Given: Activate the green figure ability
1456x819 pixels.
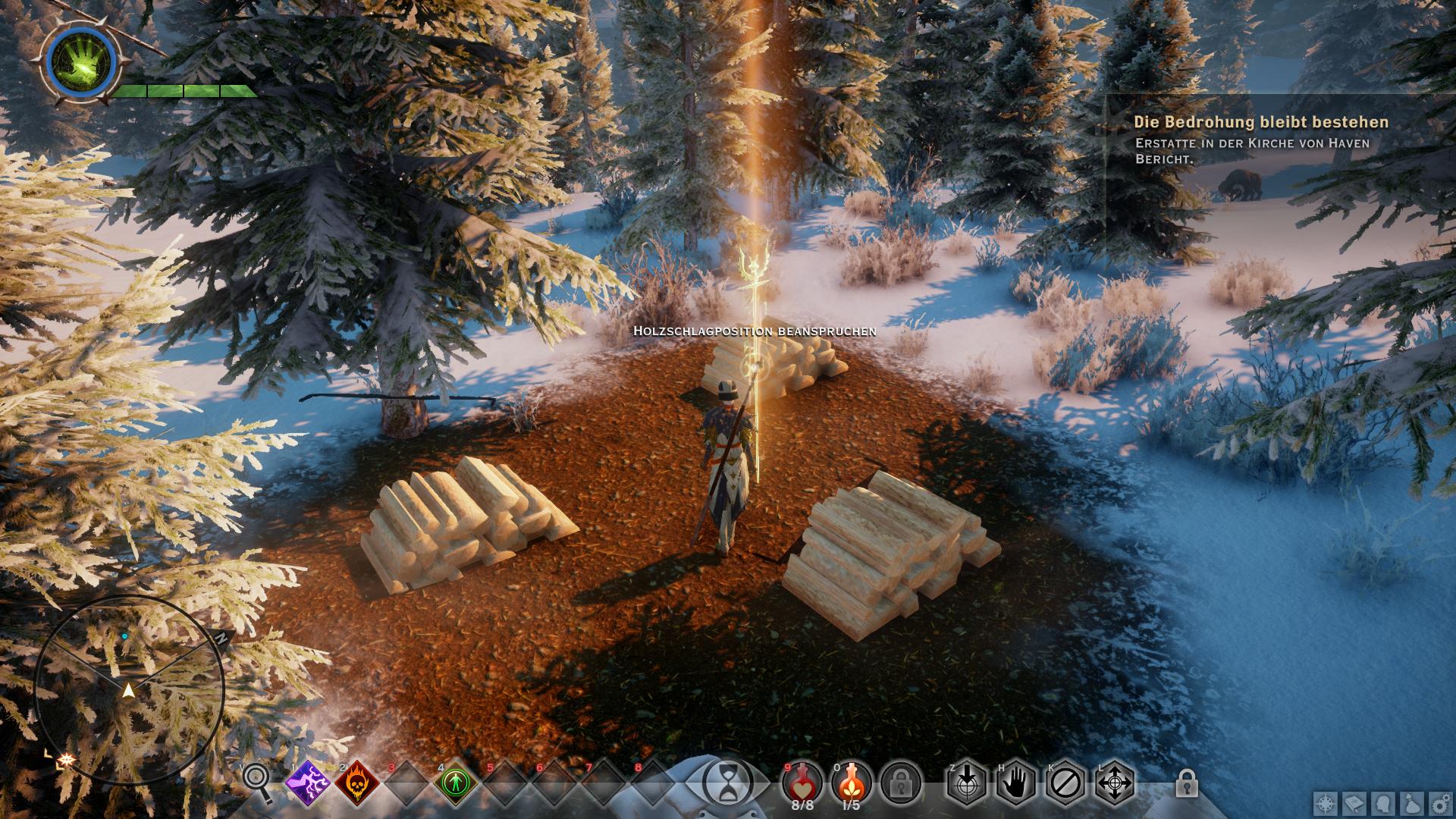Looking at the screenshot, I should (x=456, y=782).
